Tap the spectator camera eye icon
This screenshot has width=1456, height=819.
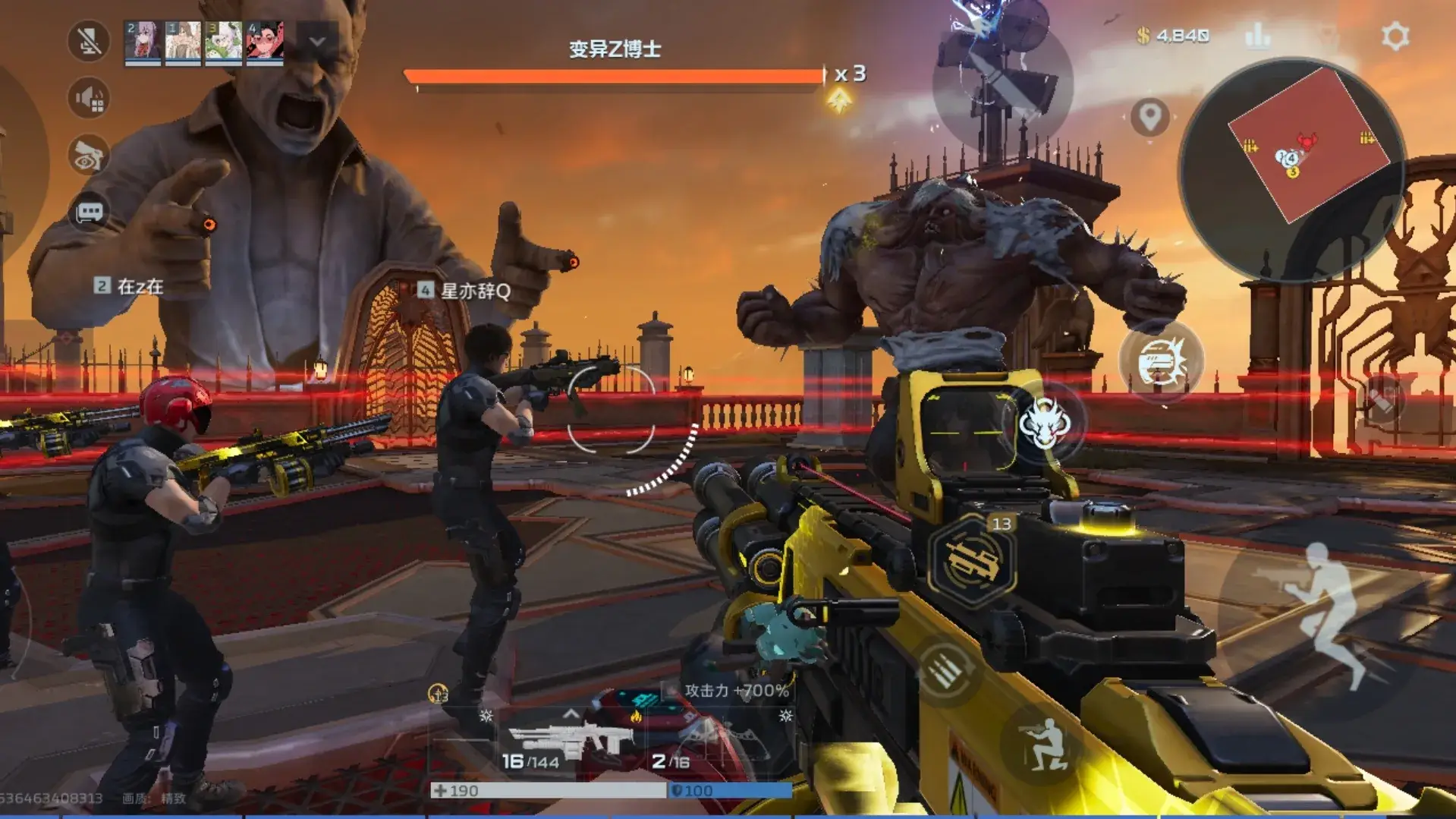pyautogui.click(x=89, y=155)
